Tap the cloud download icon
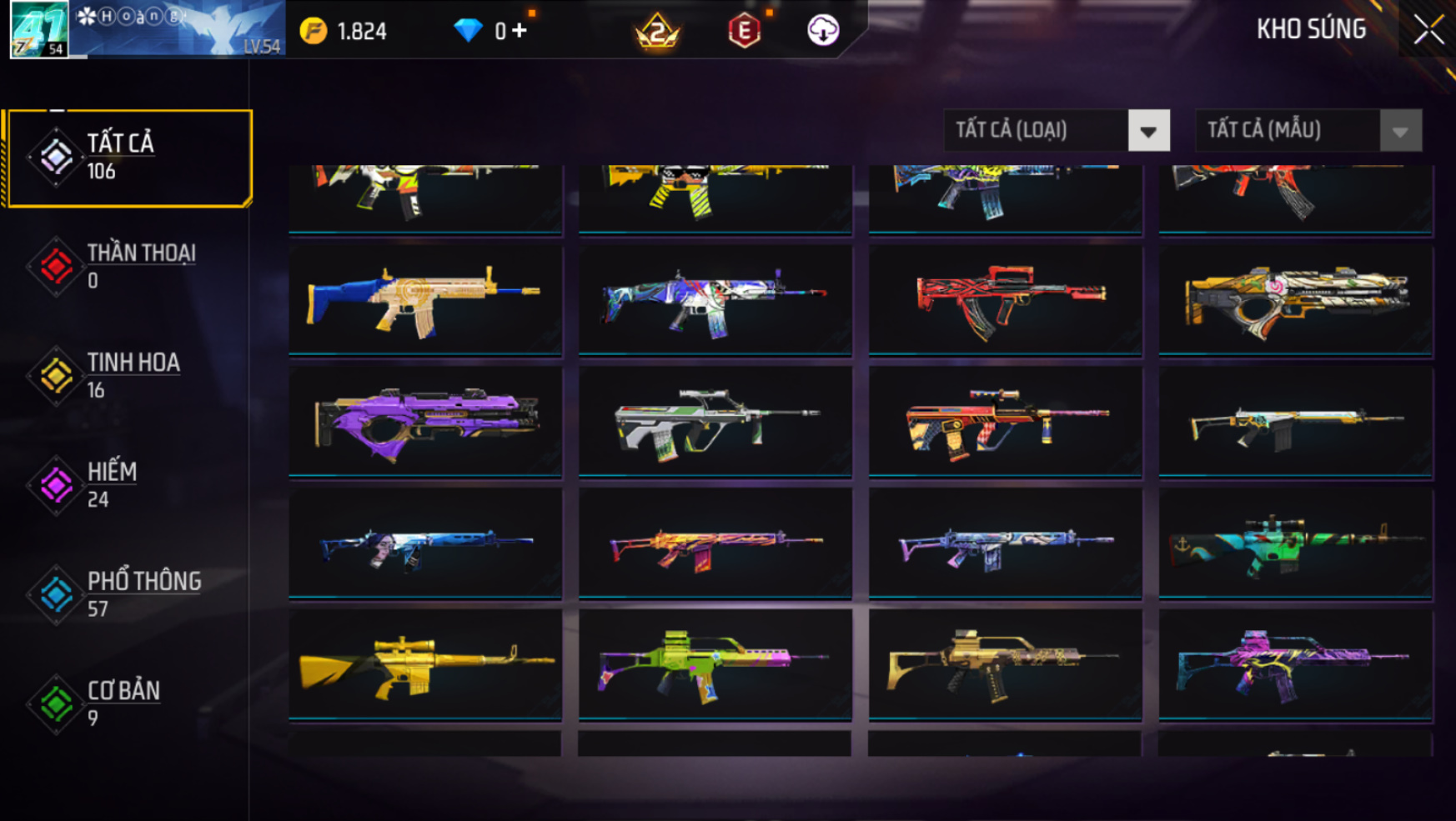Screen dimensions: 1456x821 (823, 31)
